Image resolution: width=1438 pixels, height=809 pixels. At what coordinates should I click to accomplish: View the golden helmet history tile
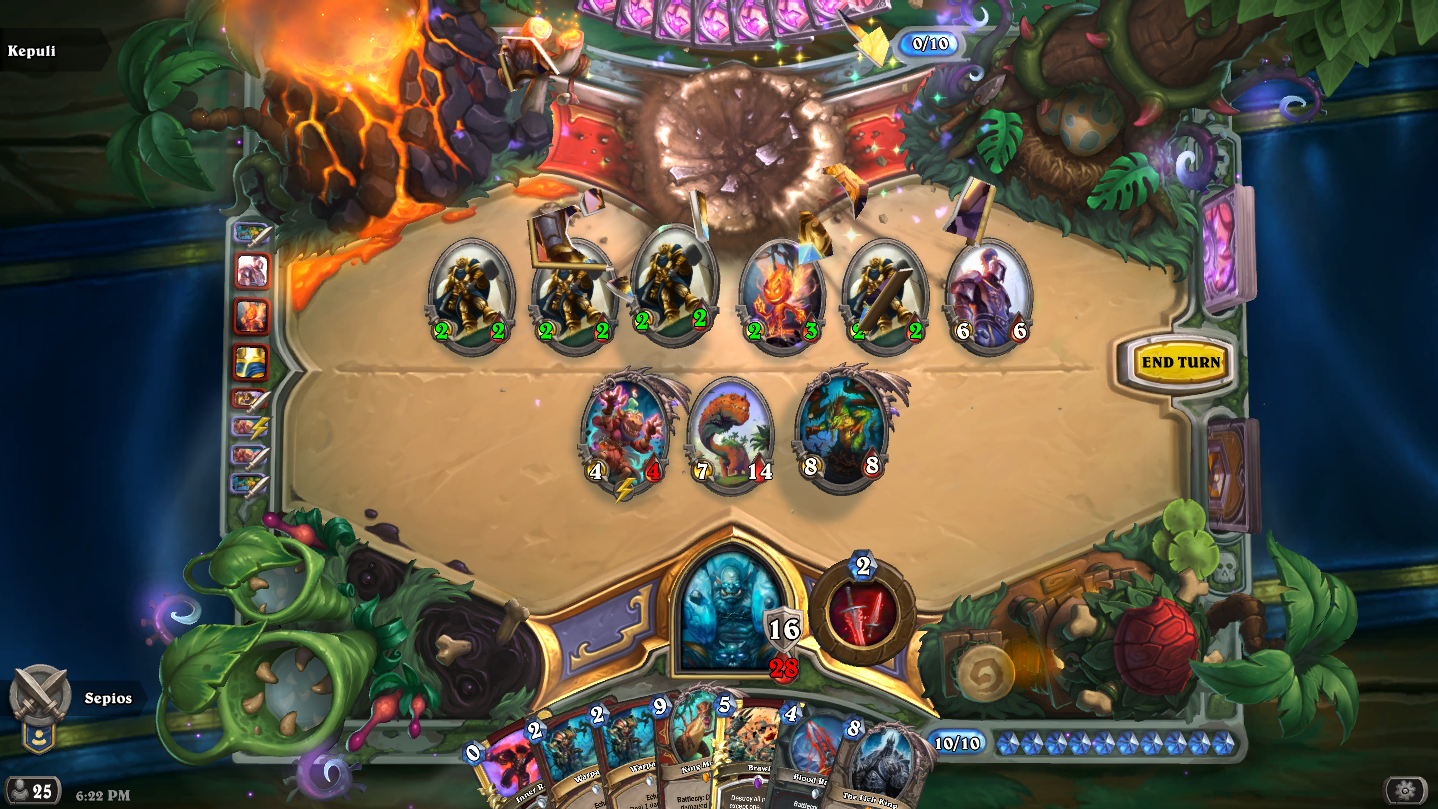(251, 362)
